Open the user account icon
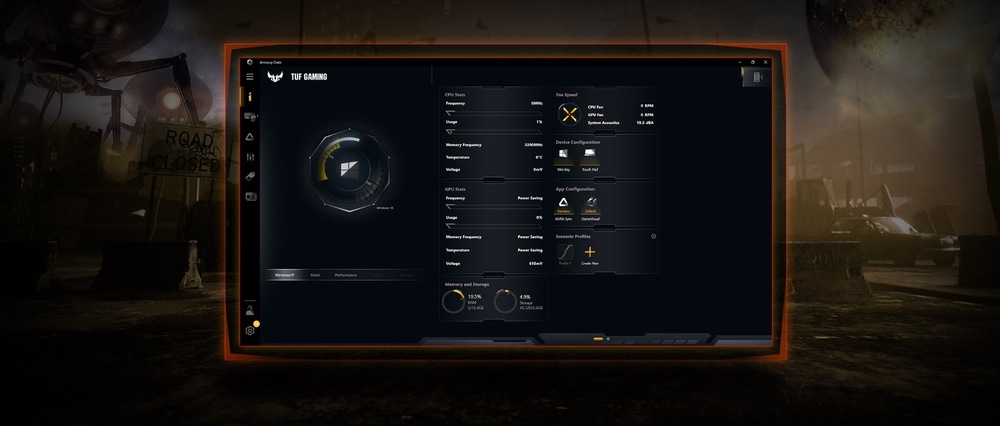Viewport: 1000px width, 426px height. pyautogui.click(x=250, y=310)
